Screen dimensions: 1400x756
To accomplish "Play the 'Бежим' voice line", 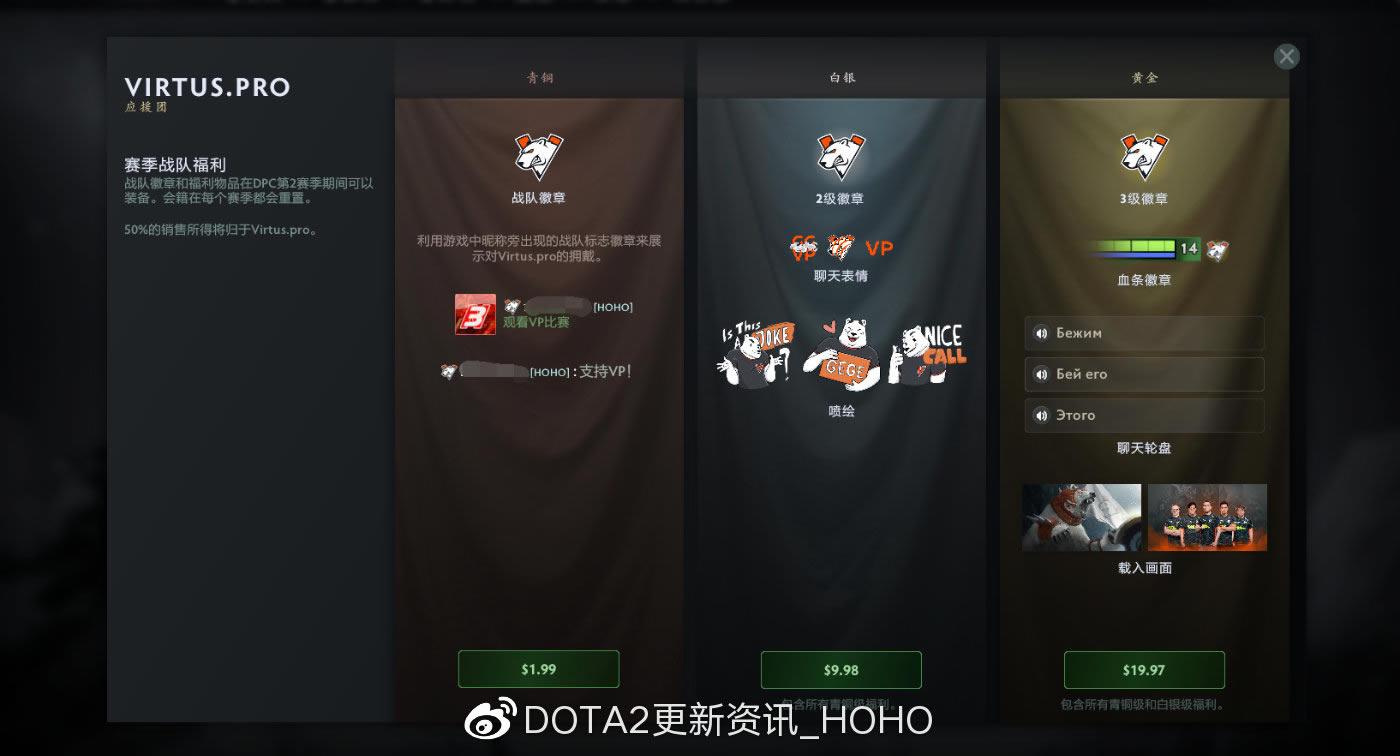I will coord(1143,333).
